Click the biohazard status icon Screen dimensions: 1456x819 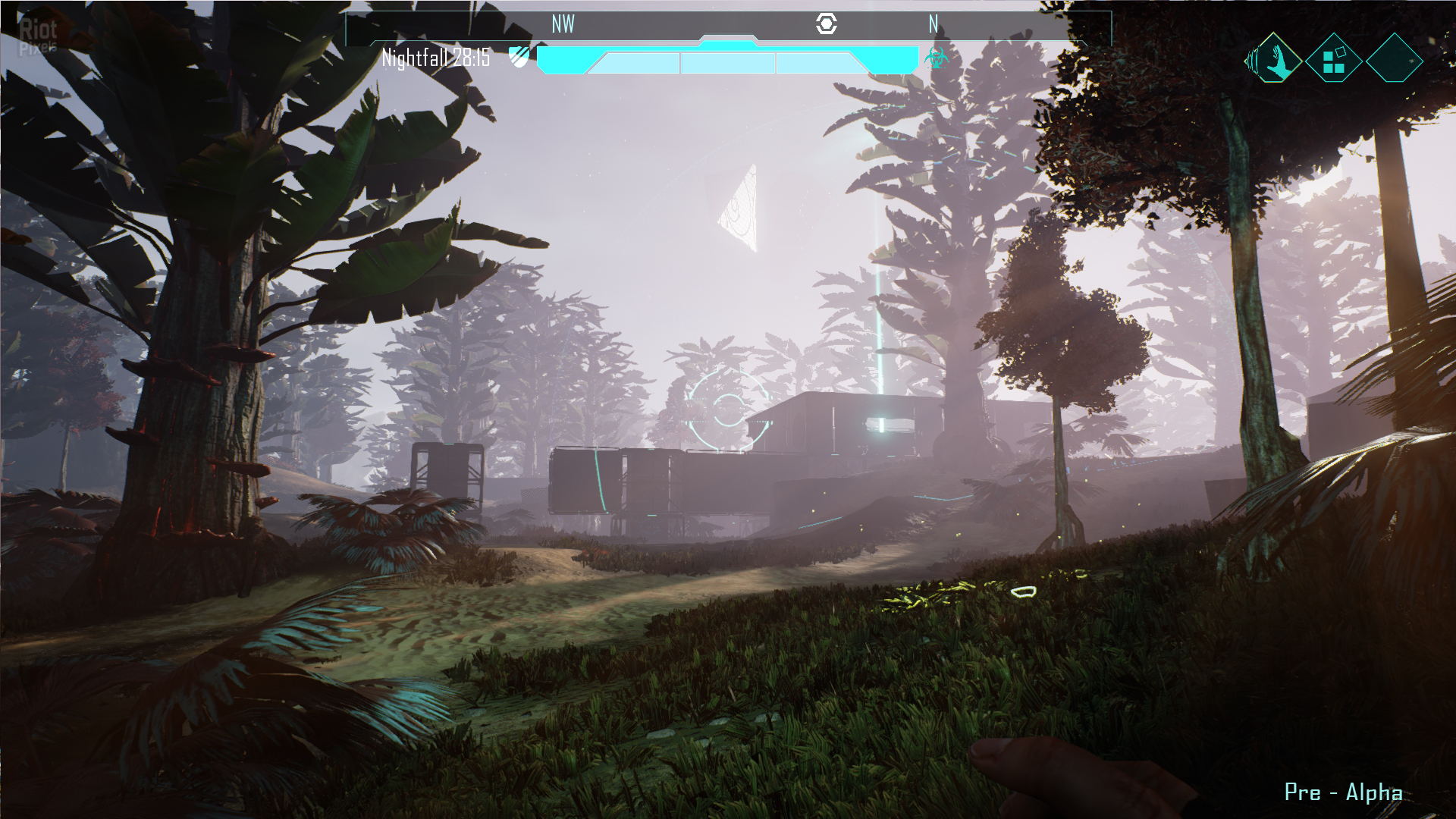tap(937, 58)
